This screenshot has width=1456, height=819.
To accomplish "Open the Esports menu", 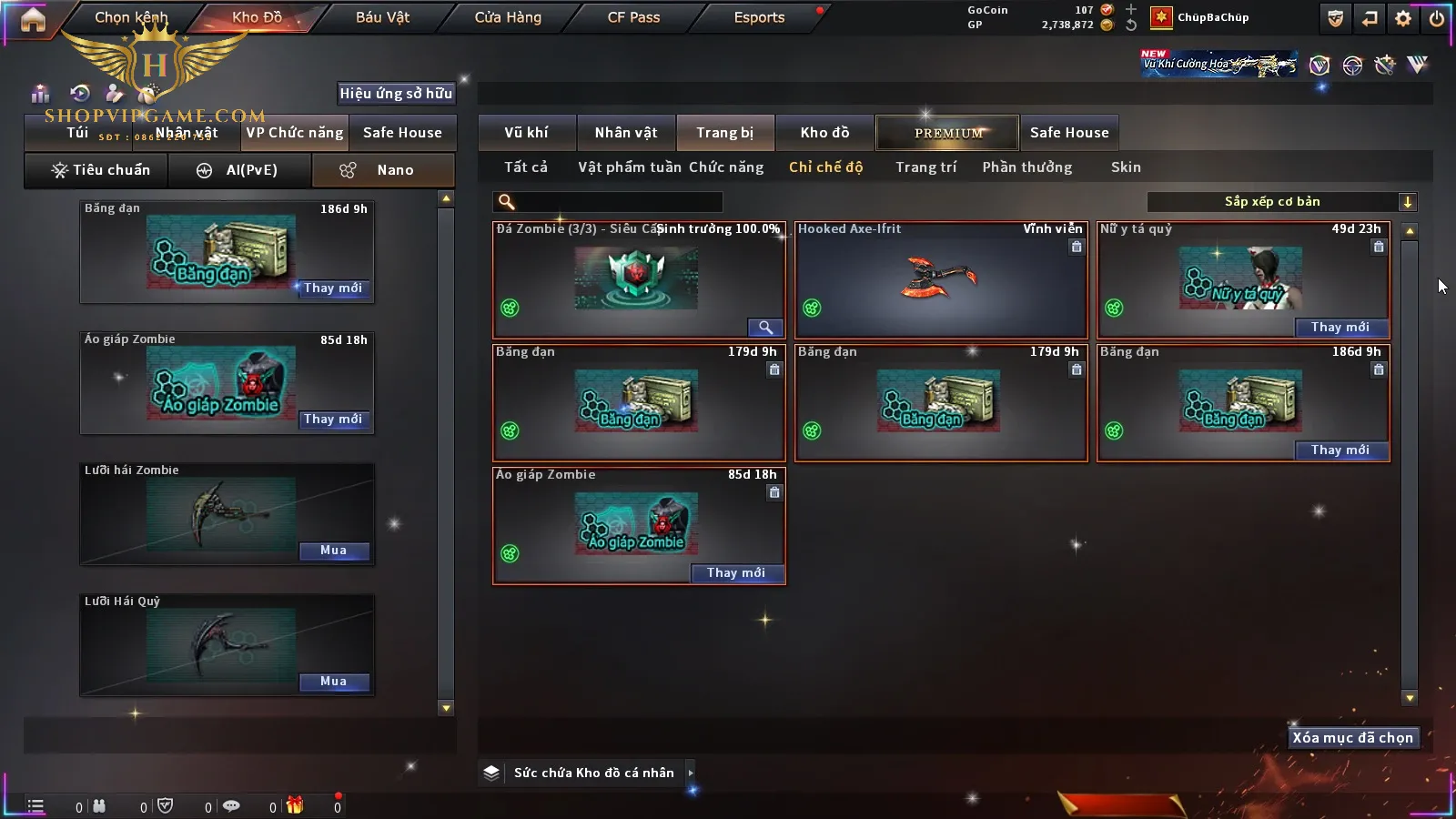I will (759, 17).
